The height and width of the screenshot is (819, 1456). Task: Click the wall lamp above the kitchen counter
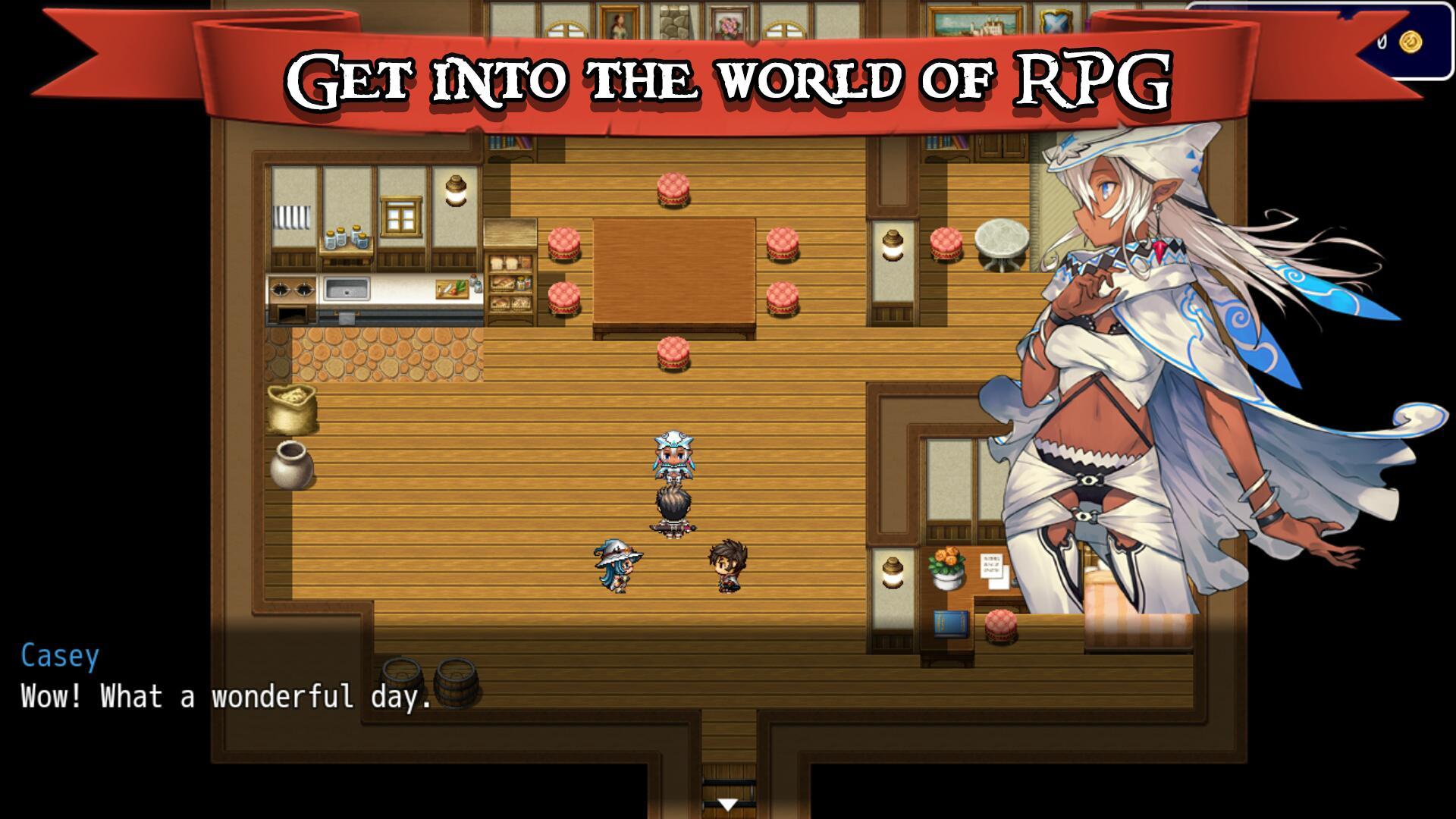click(x=454, y=192)
